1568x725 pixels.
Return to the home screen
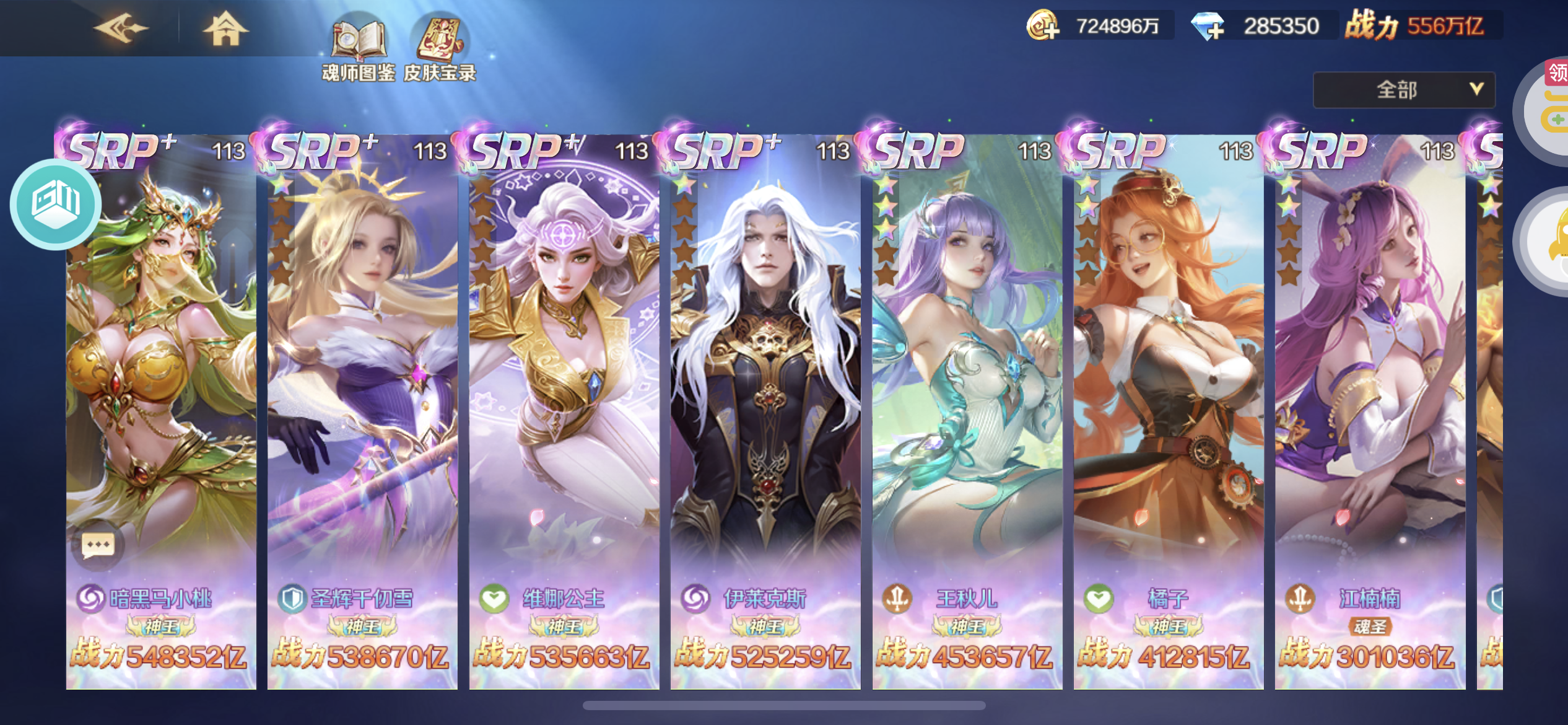(x=225, y=29)
